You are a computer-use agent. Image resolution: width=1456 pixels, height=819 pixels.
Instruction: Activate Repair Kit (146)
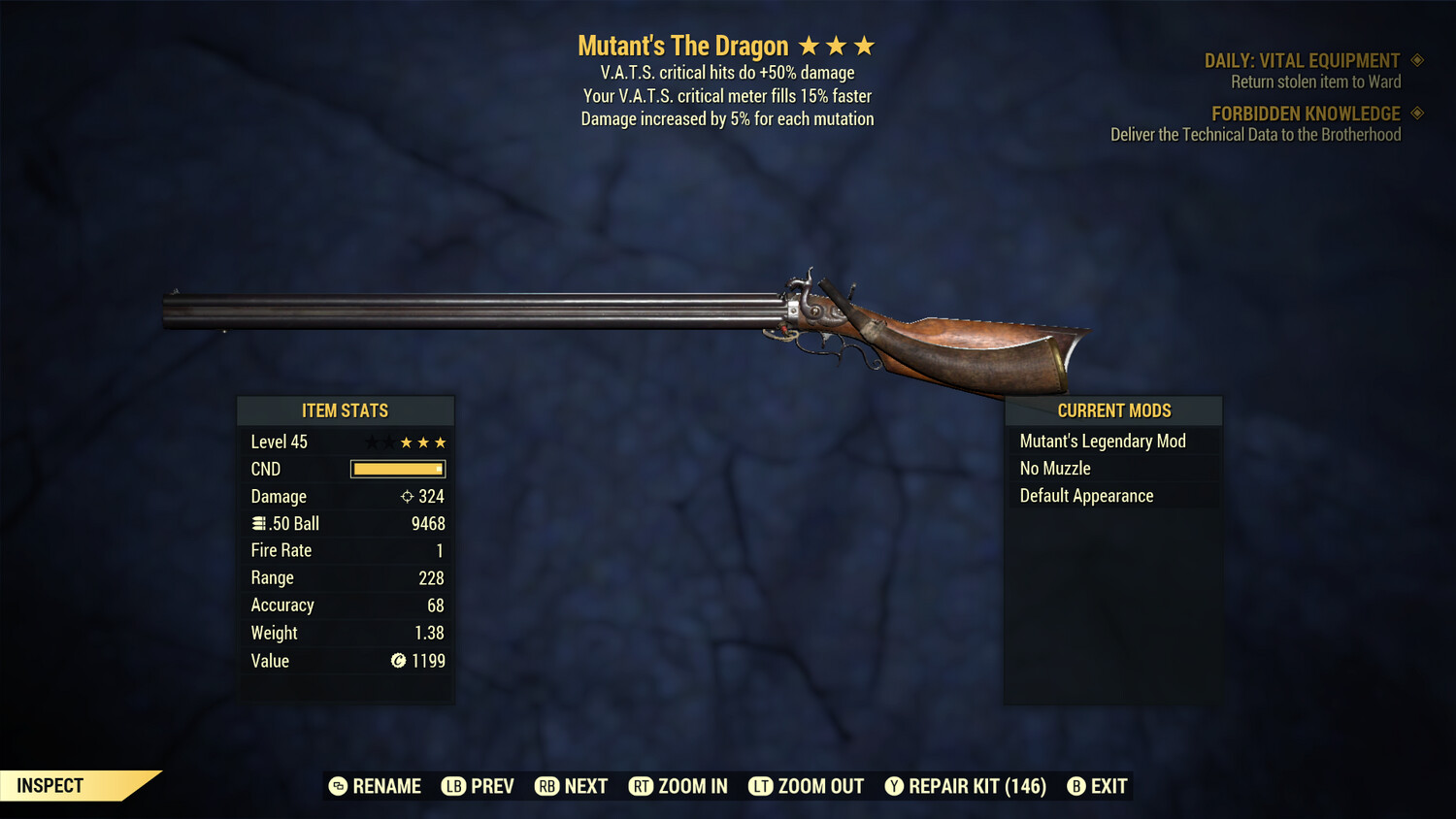click(x=975, y=786)
